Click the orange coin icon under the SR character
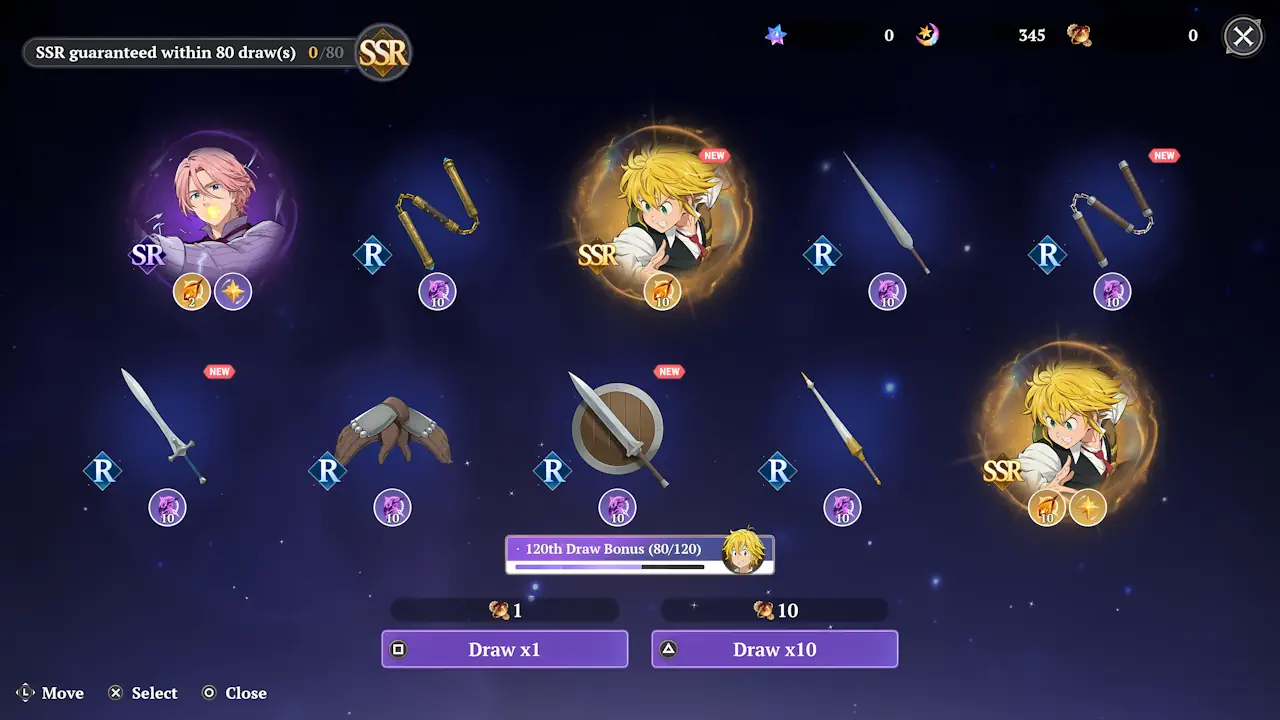The image size is (1280, 720). coord(191,291)
